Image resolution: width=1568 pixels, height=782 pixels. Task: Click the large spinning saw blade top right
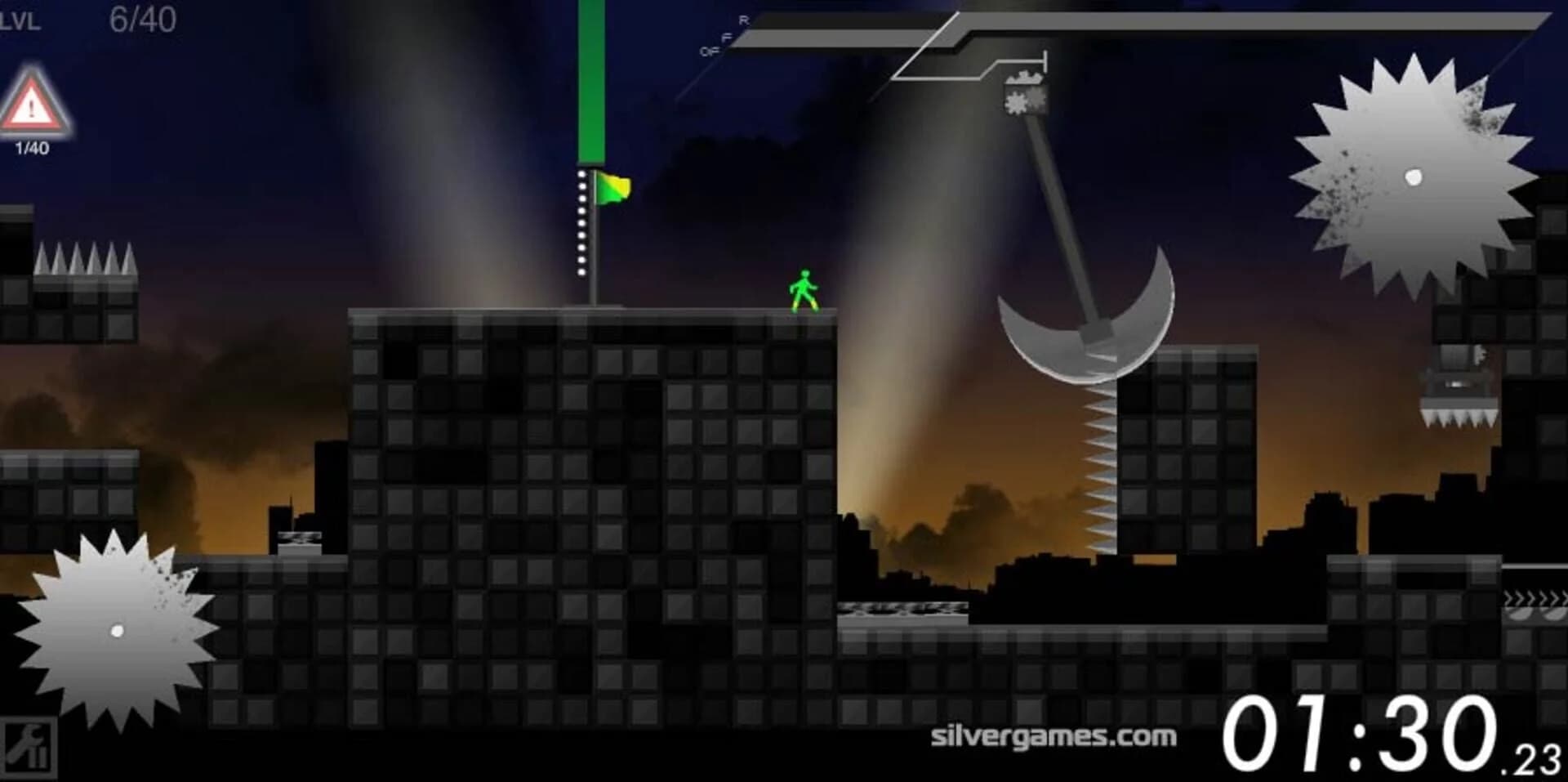pyautogui.click(x=1411, y=176)
